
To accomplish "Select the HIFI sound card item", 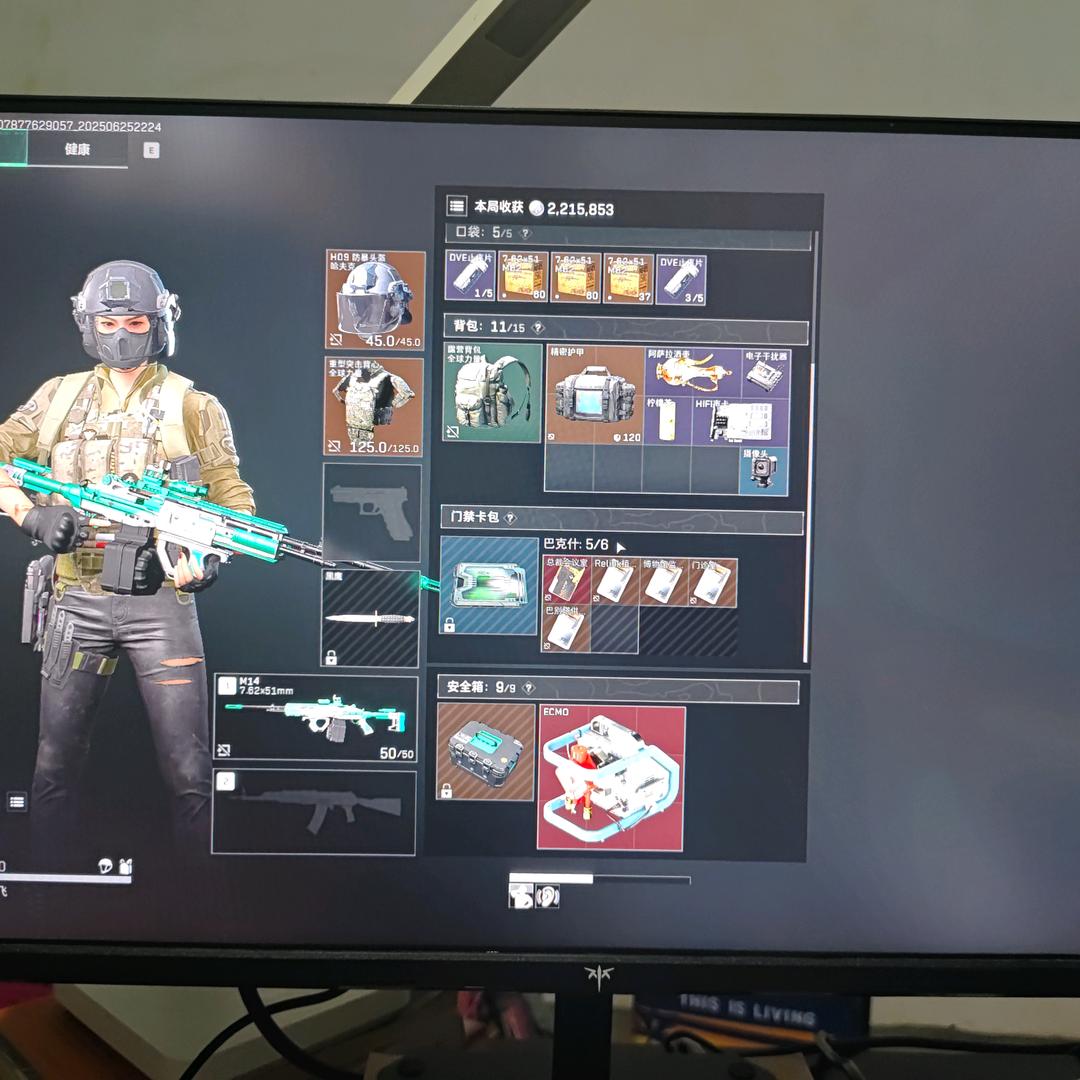I will [740, 420].
